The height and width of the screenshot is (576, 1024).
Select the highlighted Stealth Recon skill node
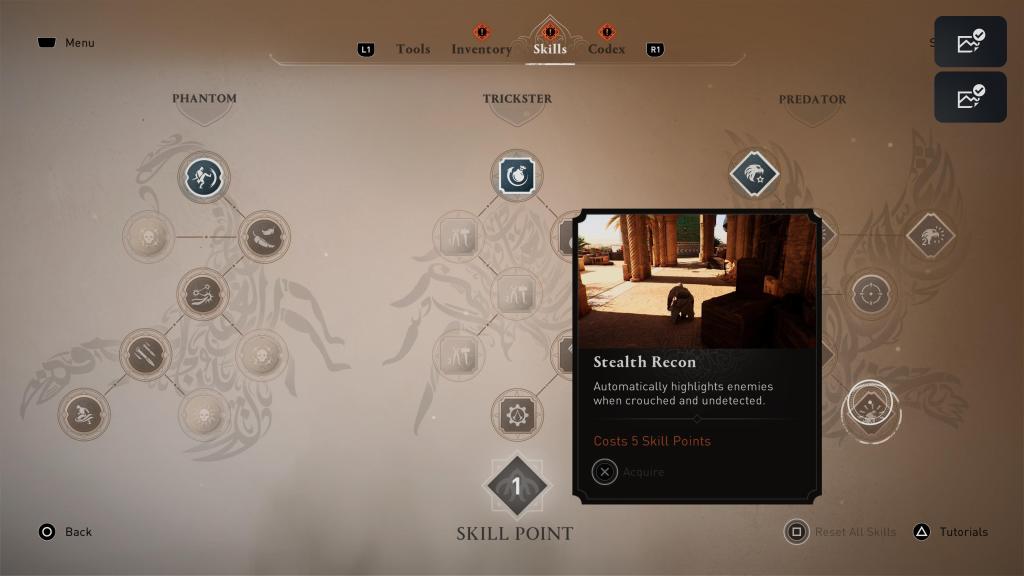(x=870, y=408)
